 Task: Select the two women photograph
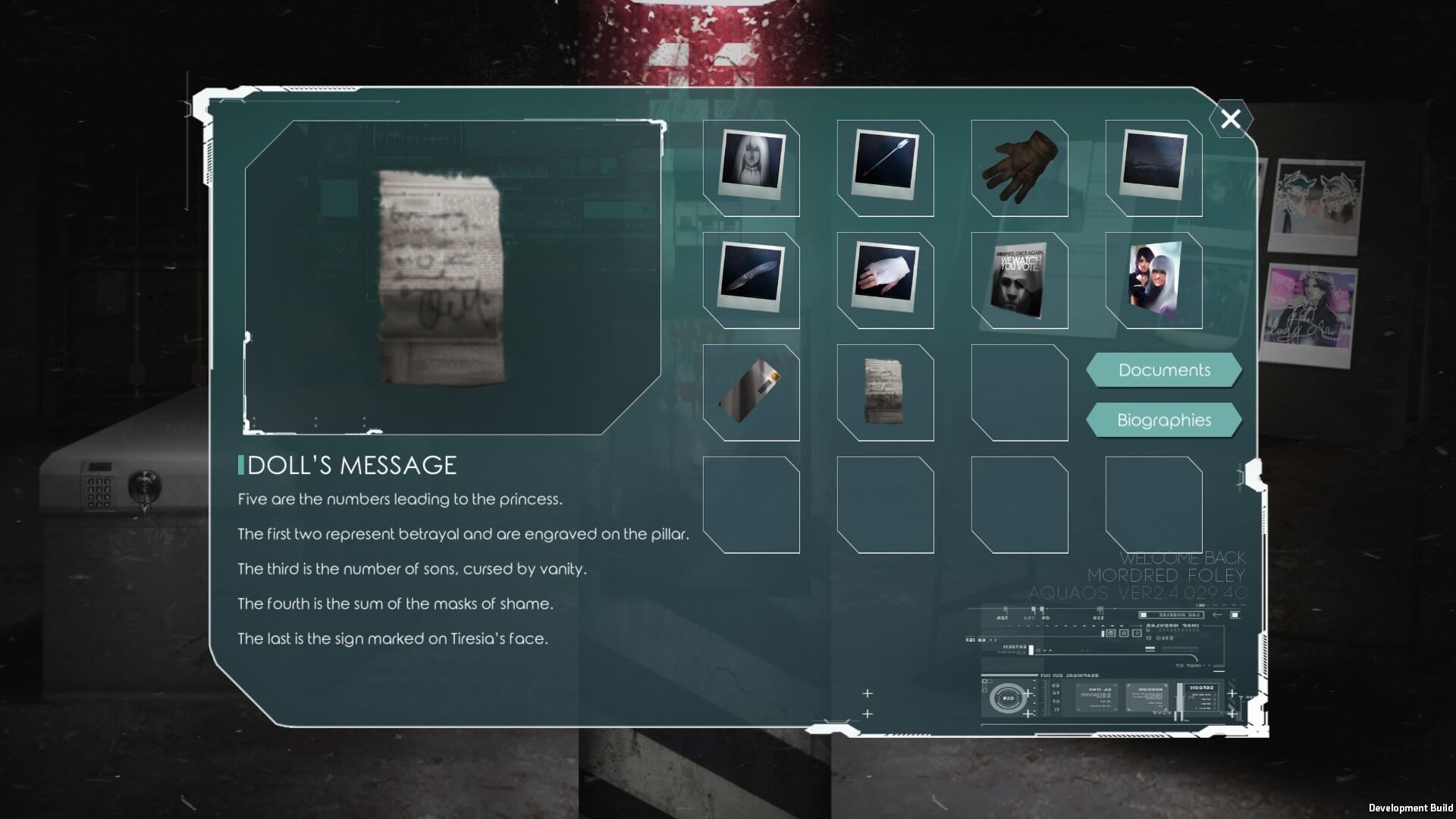click(x=1153, y=280)
